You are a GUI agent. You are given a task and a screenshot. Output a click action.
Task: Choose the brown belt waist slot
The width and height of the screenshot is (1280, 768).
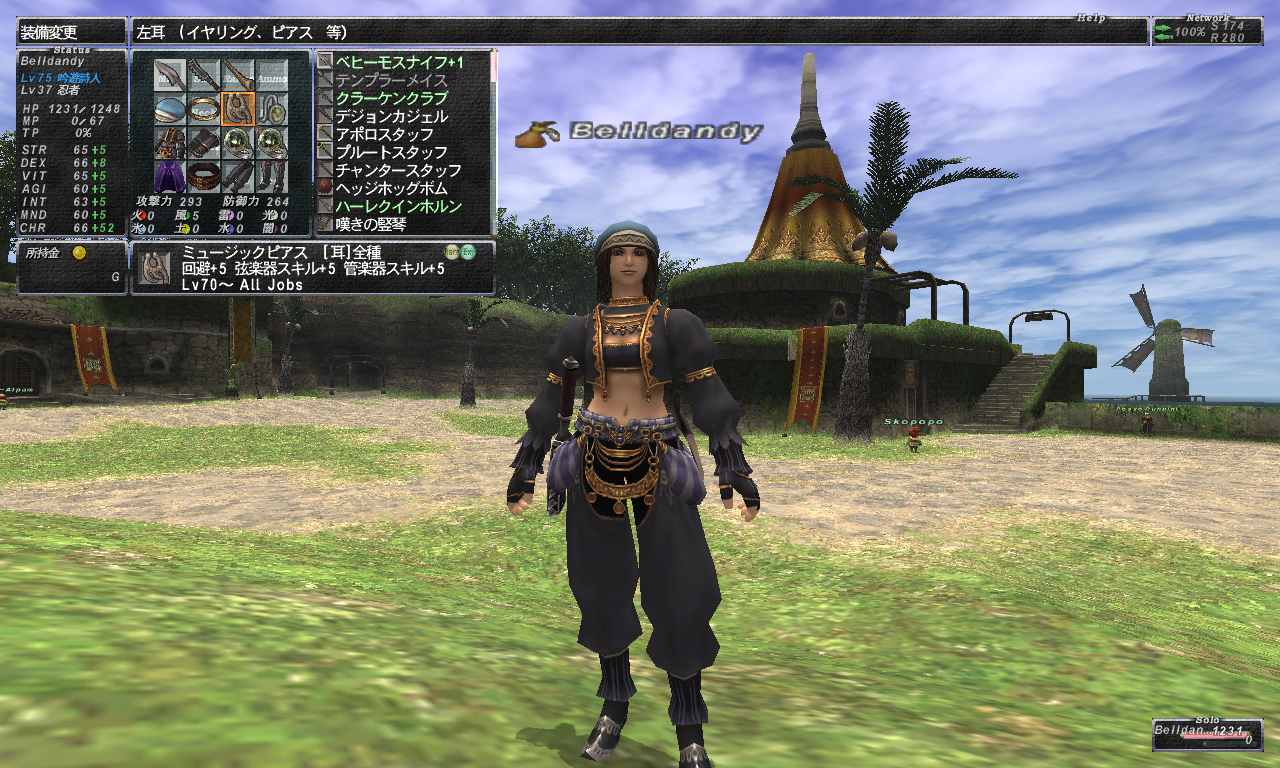point(204,177)
